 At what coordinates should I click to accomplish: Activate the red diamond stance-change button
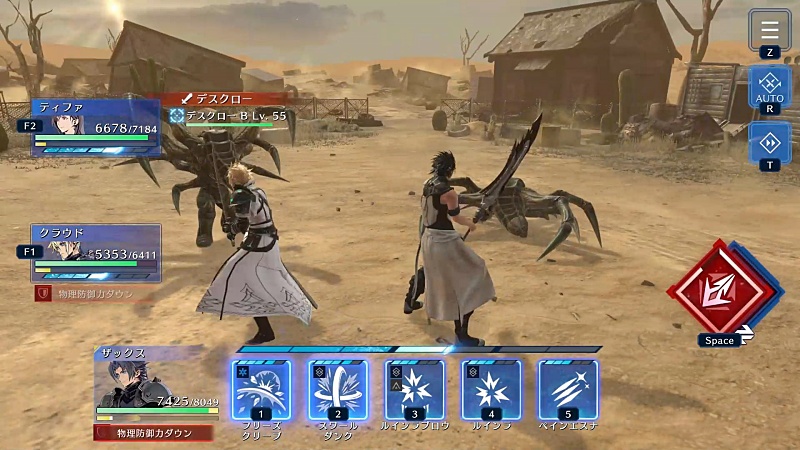pyautogui.click(x=718, y=288)
